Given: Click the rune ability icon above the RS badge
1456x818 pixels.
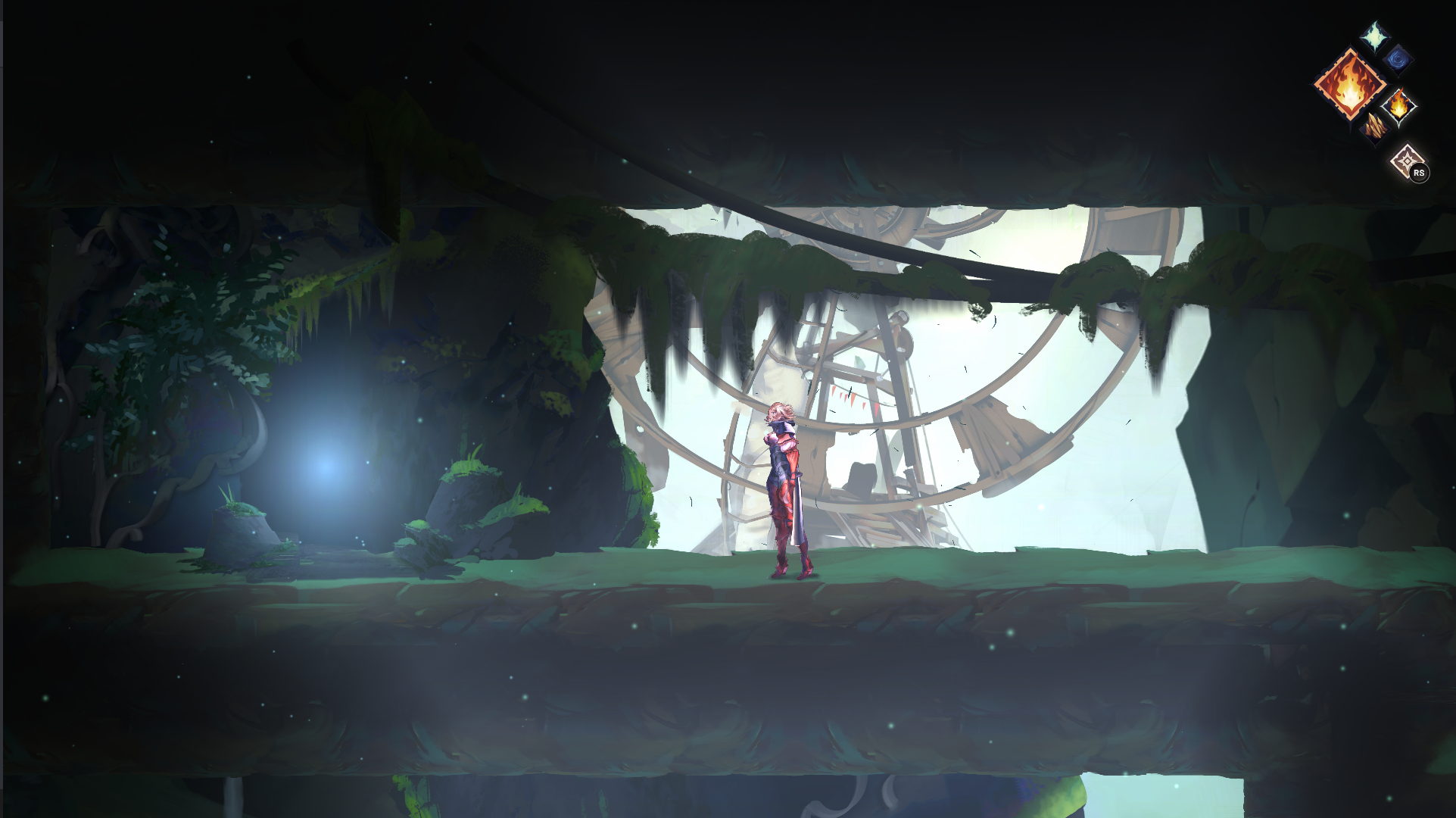Looking at the screenshot, I should (x=1407, y=159).
